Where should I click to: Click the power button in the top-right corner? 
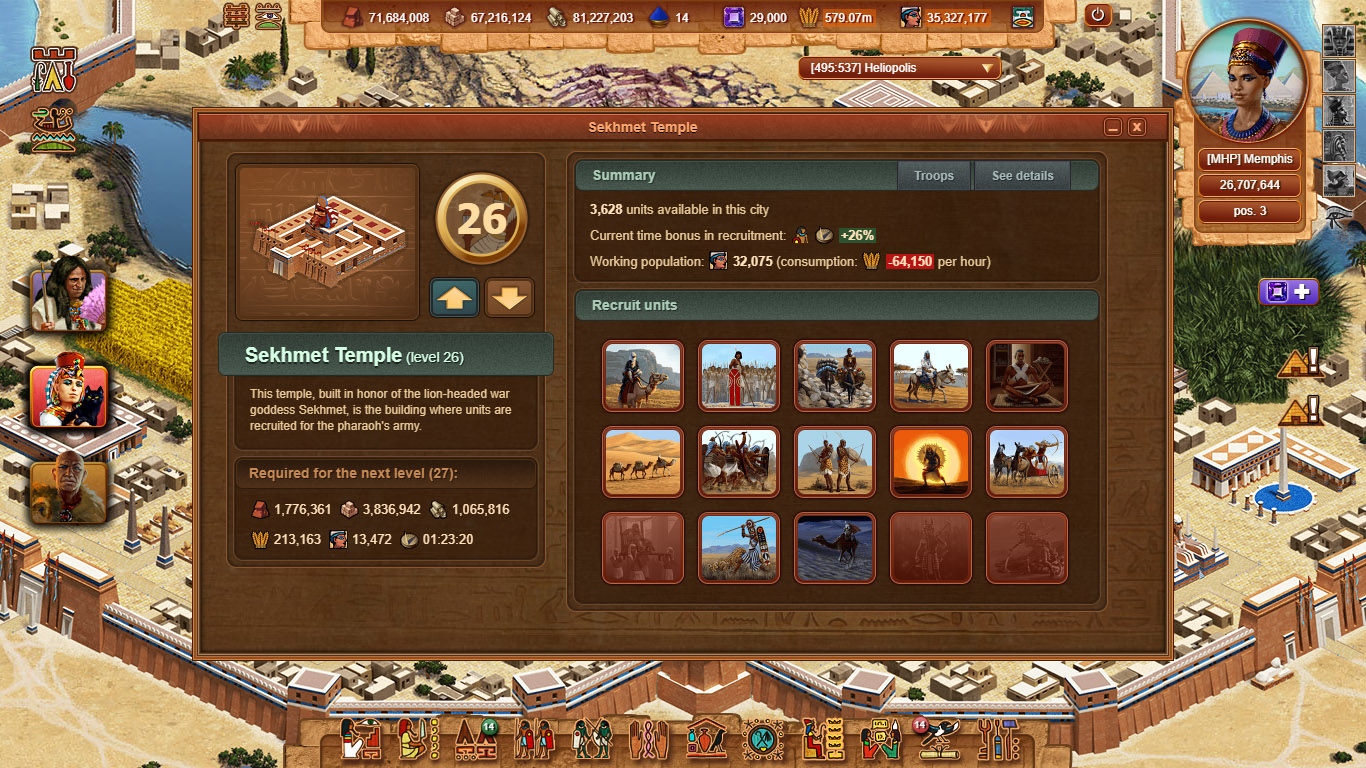point(1098,16)
